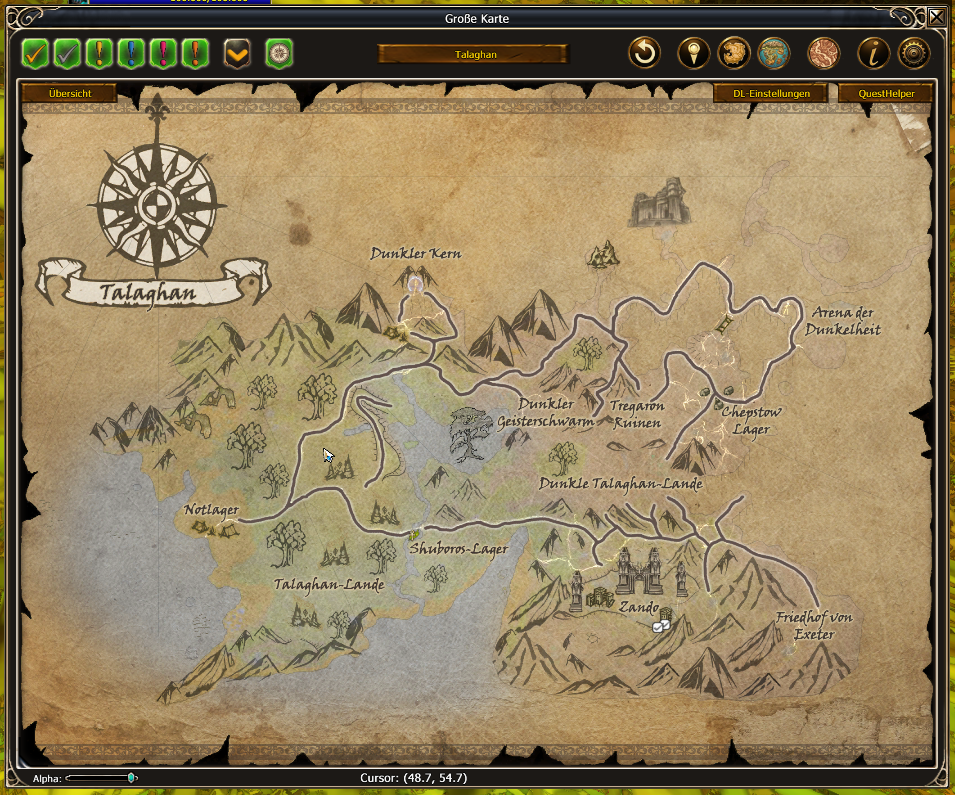Open DL-Einstellungen
Image resolution: width=955 pixels, height=795 pixels.
pyautogui.click(x=770, y=93)
